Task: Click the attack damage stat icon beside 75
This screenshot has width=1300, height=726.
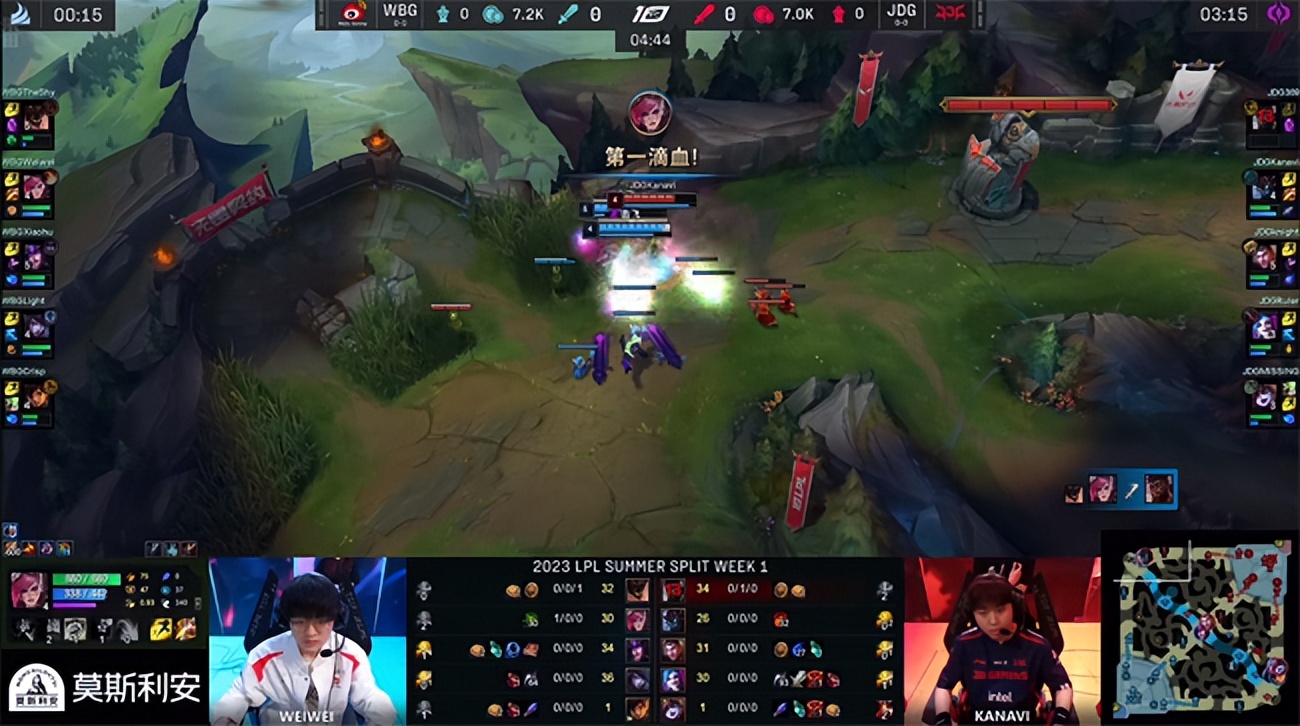Action: tap(130, 577)
